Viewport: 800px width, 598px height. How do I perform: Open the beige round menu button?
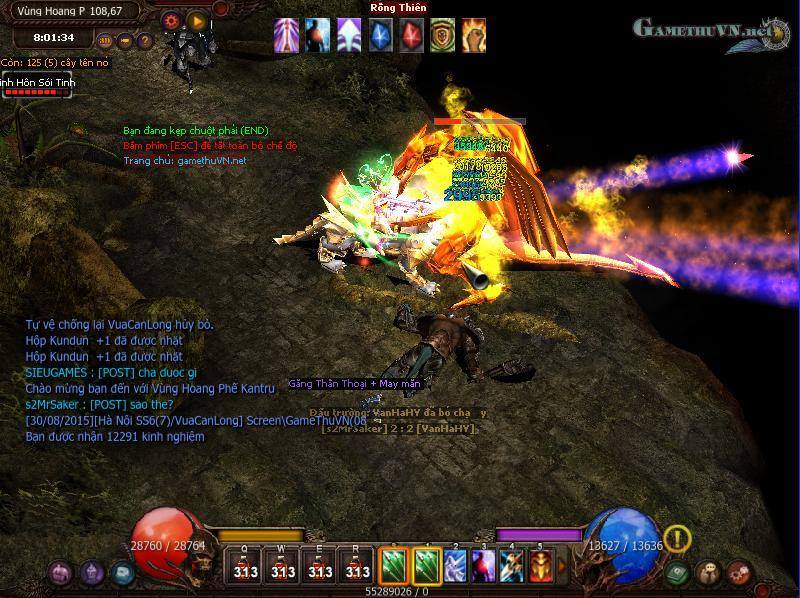(x=710, y=573)
